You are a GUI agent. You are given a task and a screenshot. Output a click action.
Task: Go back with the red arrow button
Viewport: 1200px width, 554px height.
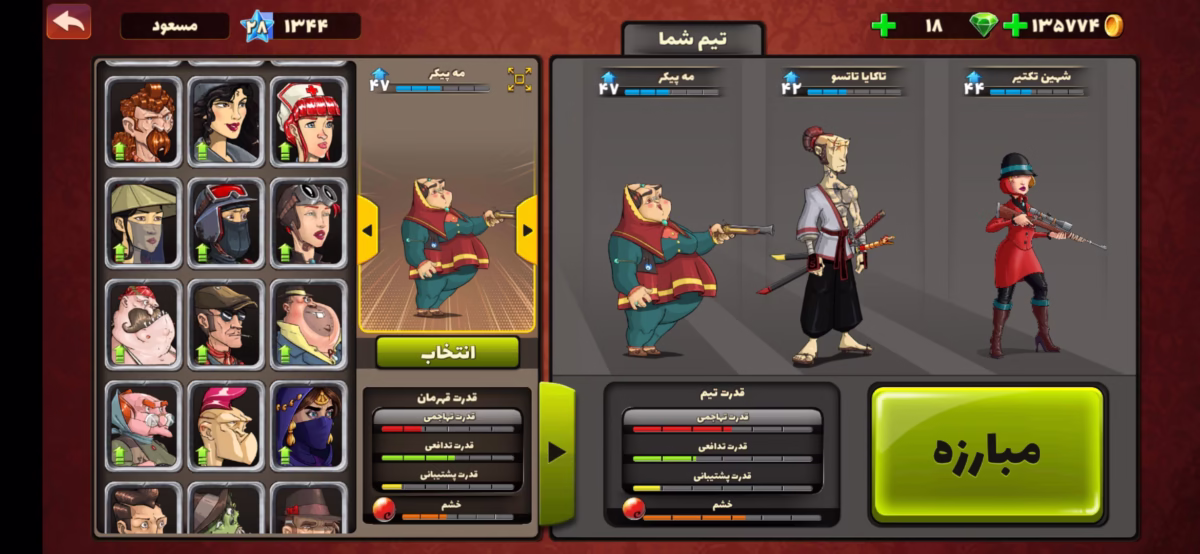[68, 22]
